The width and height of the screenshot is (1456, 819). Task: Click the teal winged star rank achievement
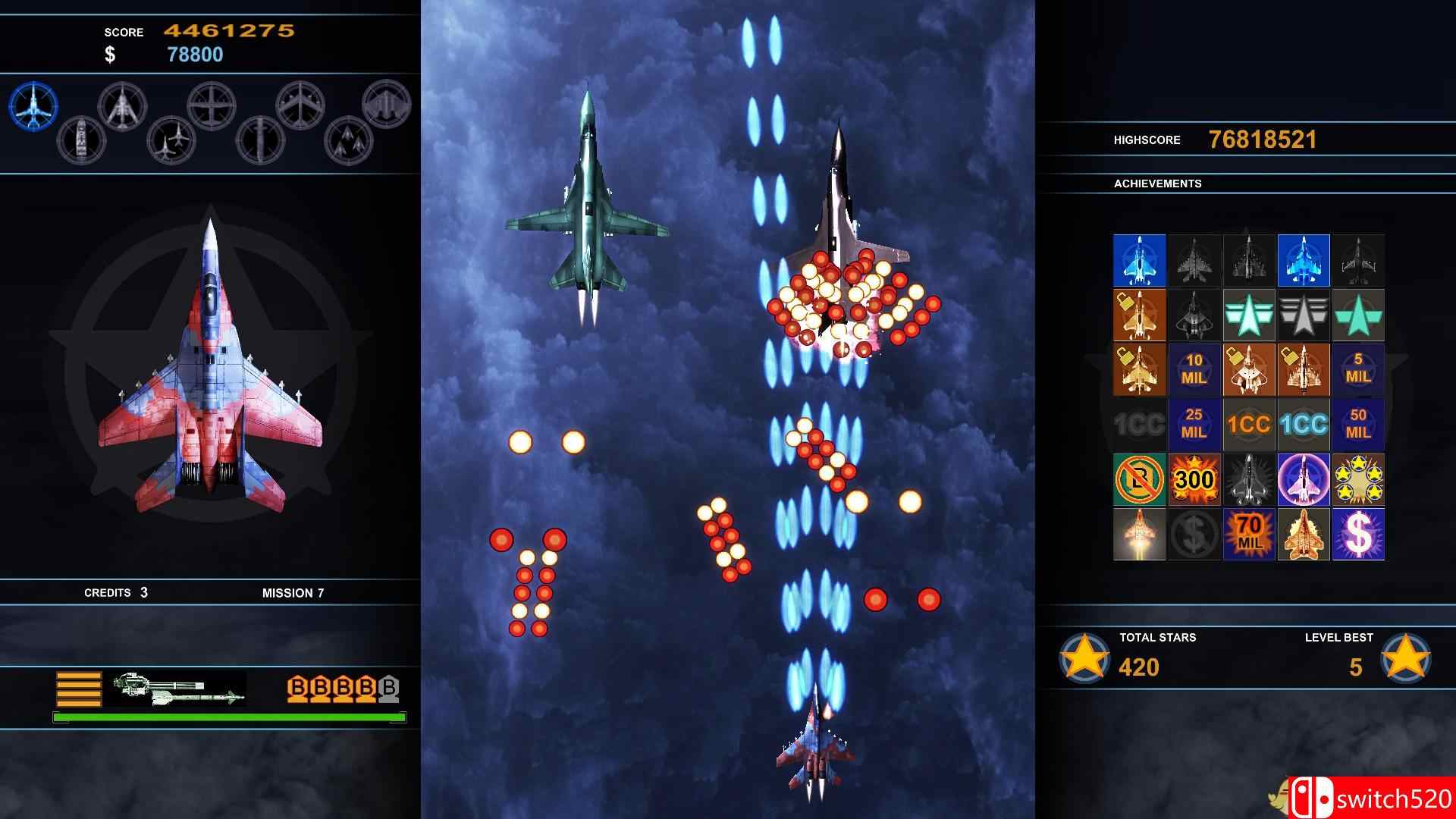1247,315
